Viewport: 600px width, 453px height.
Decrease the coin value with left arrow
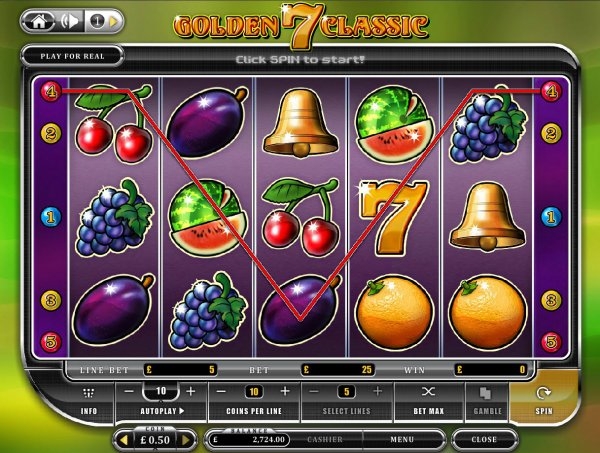(x=124, y=439)
